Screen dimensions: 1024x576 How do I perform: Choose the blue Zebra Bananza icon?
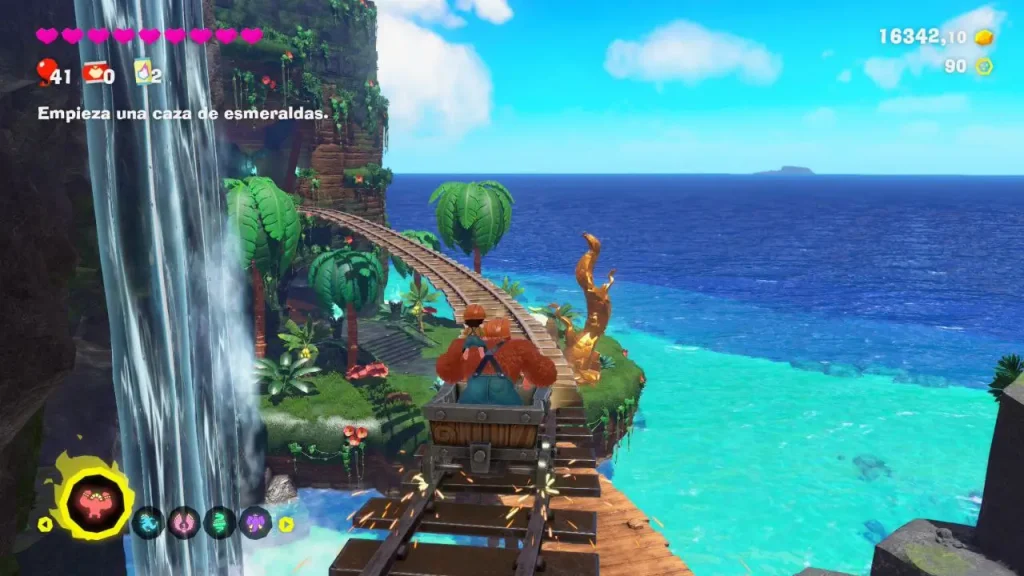(x=148, y=522)
